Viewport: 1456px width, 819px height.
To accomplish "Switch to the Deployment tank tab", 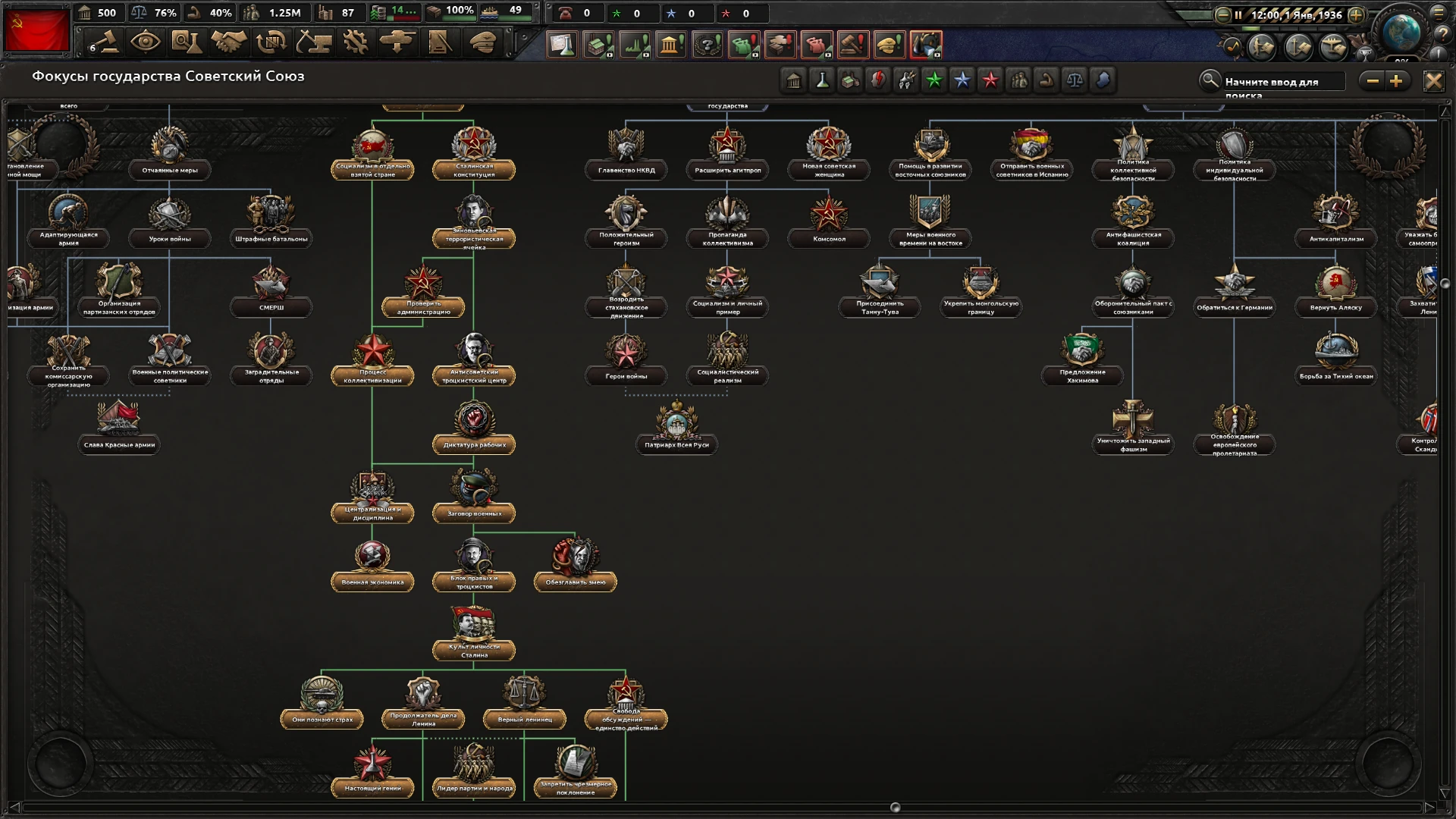I will [396, 43].
